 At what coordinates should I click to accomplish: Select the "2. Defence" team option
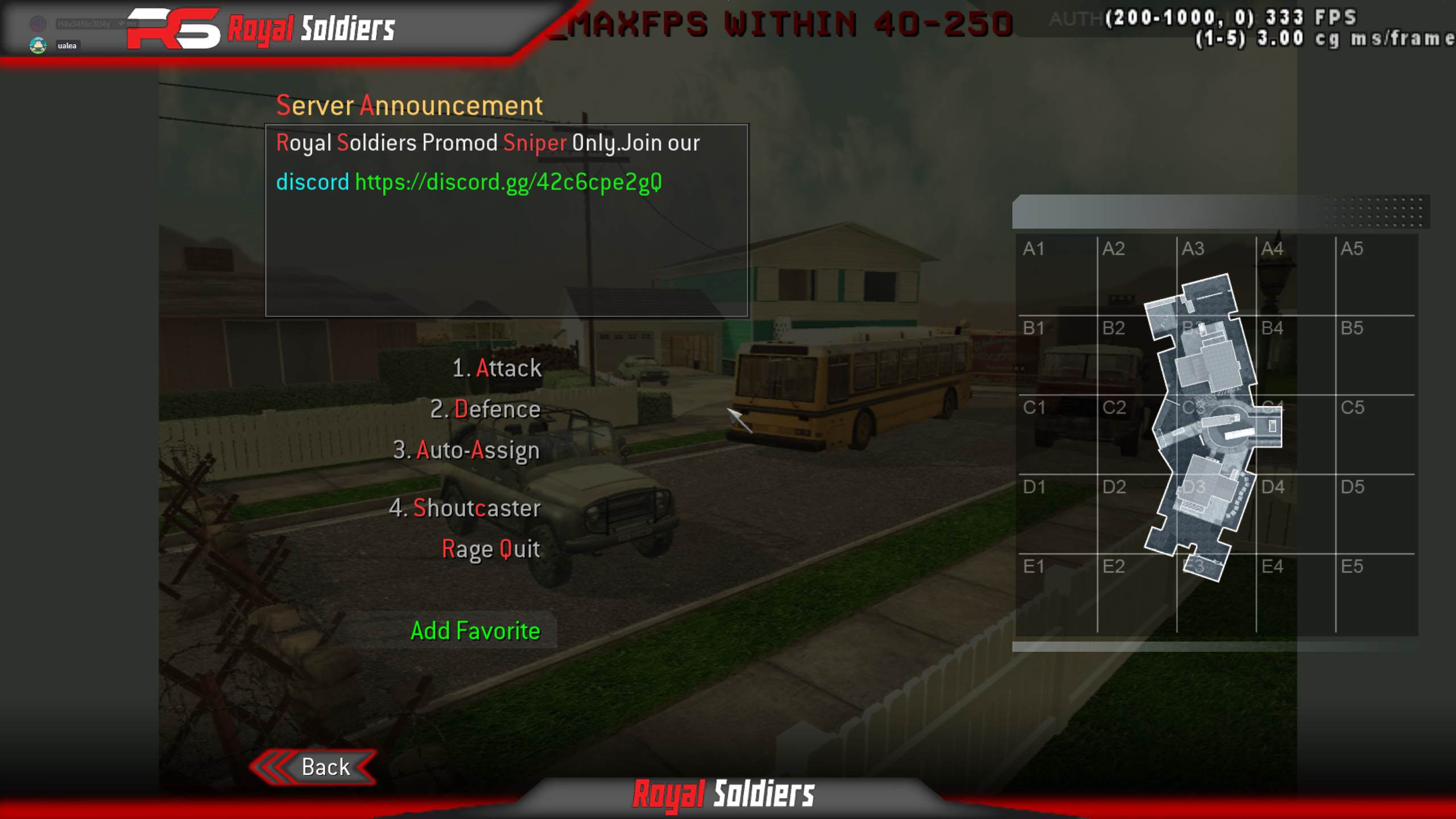coord(486,409)
